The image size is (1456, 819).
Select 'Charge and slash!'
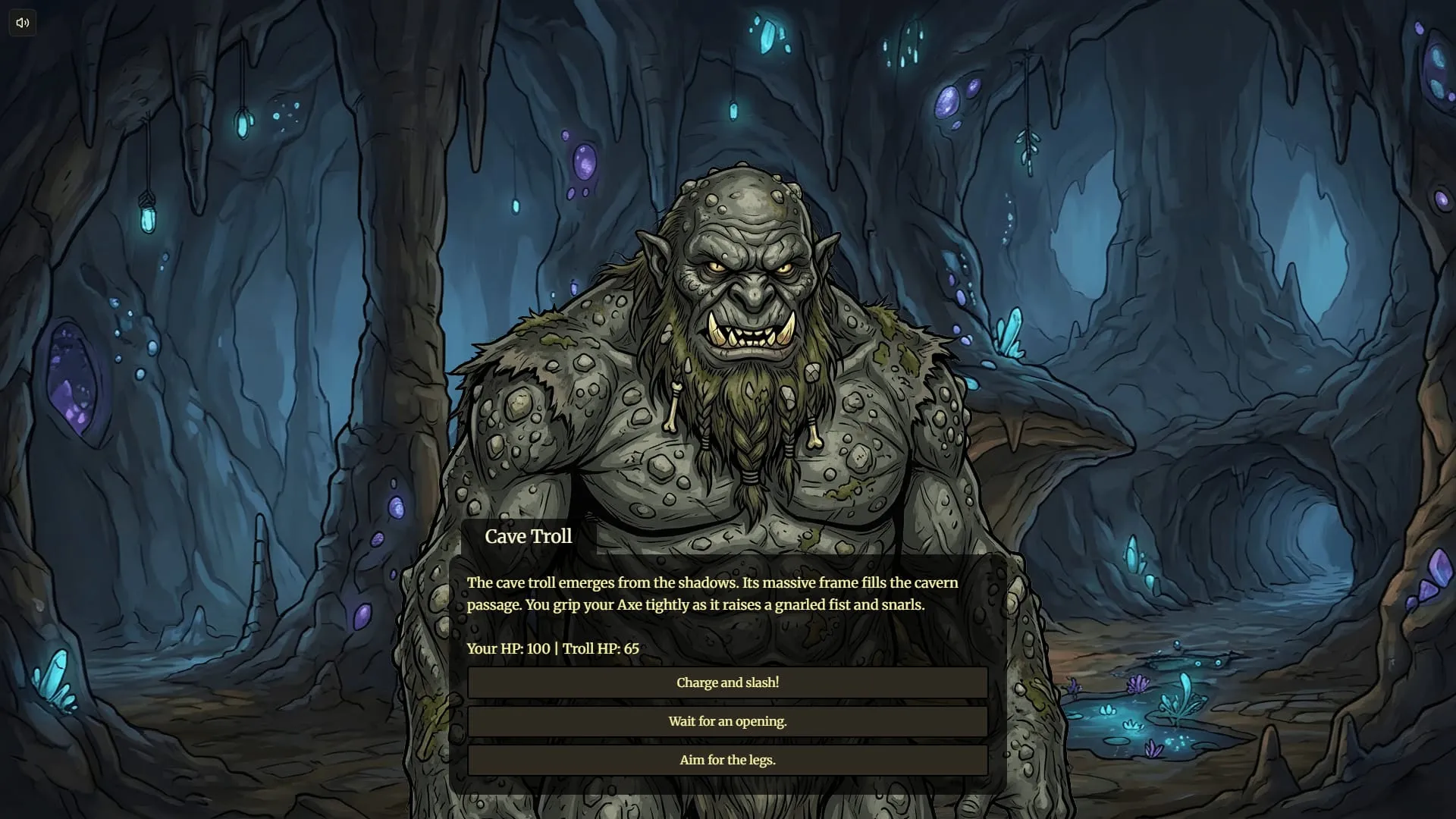point(727,682)
